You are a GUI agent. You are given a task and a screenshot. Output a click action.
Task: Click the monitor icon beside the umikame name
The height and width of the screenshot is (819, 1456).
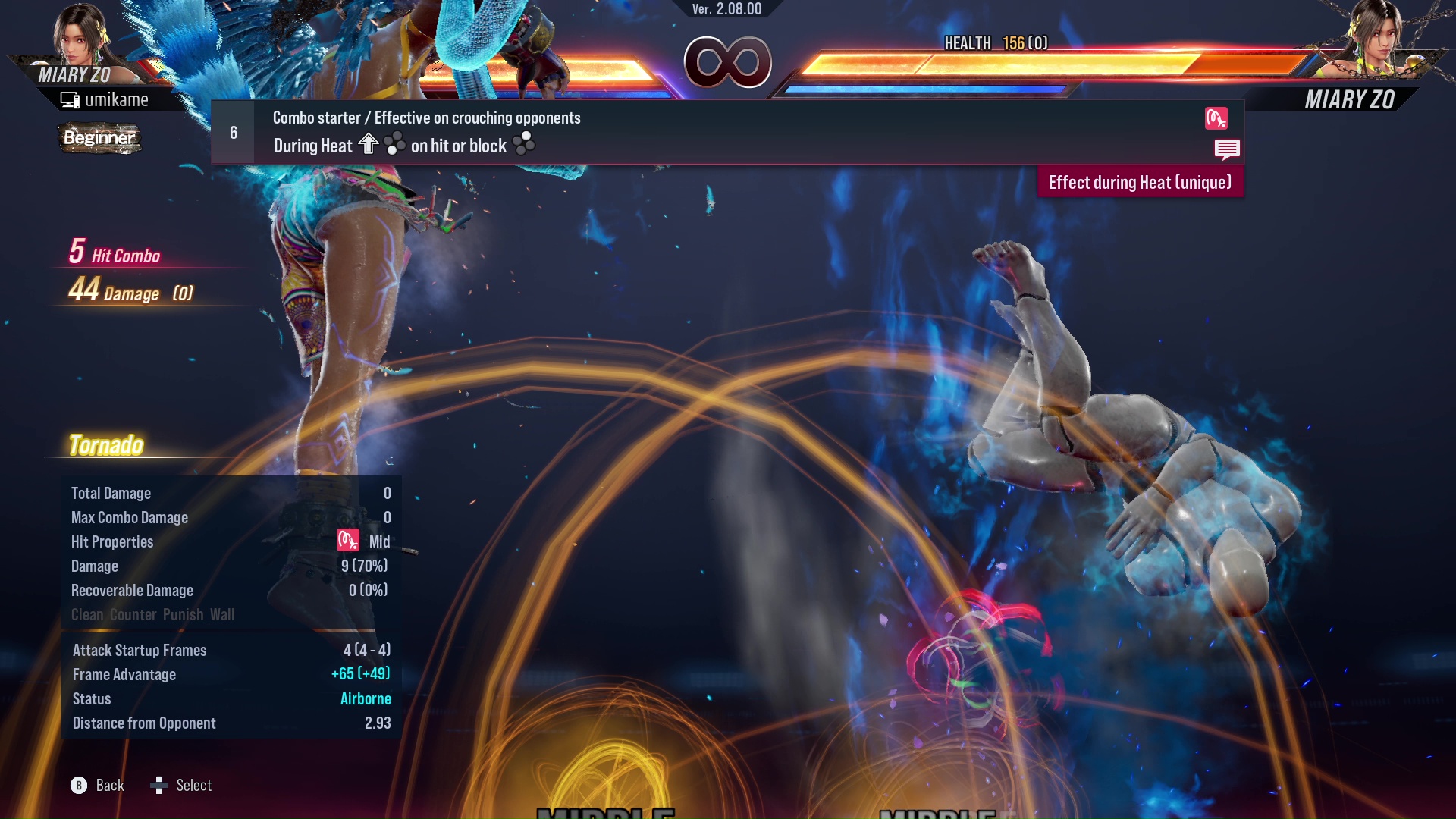[x=70, y=99]
